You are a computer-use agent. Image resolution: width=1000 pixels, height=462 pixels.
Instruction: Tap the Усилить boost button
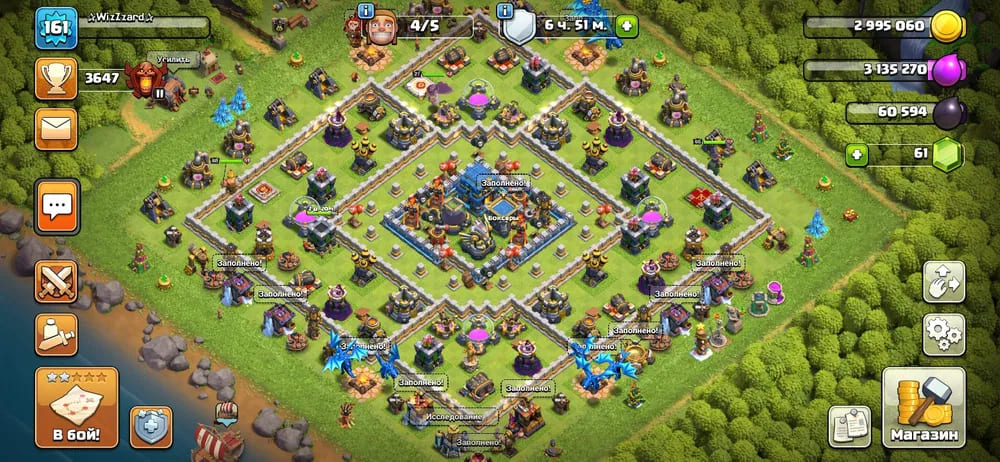pos(172,60)
